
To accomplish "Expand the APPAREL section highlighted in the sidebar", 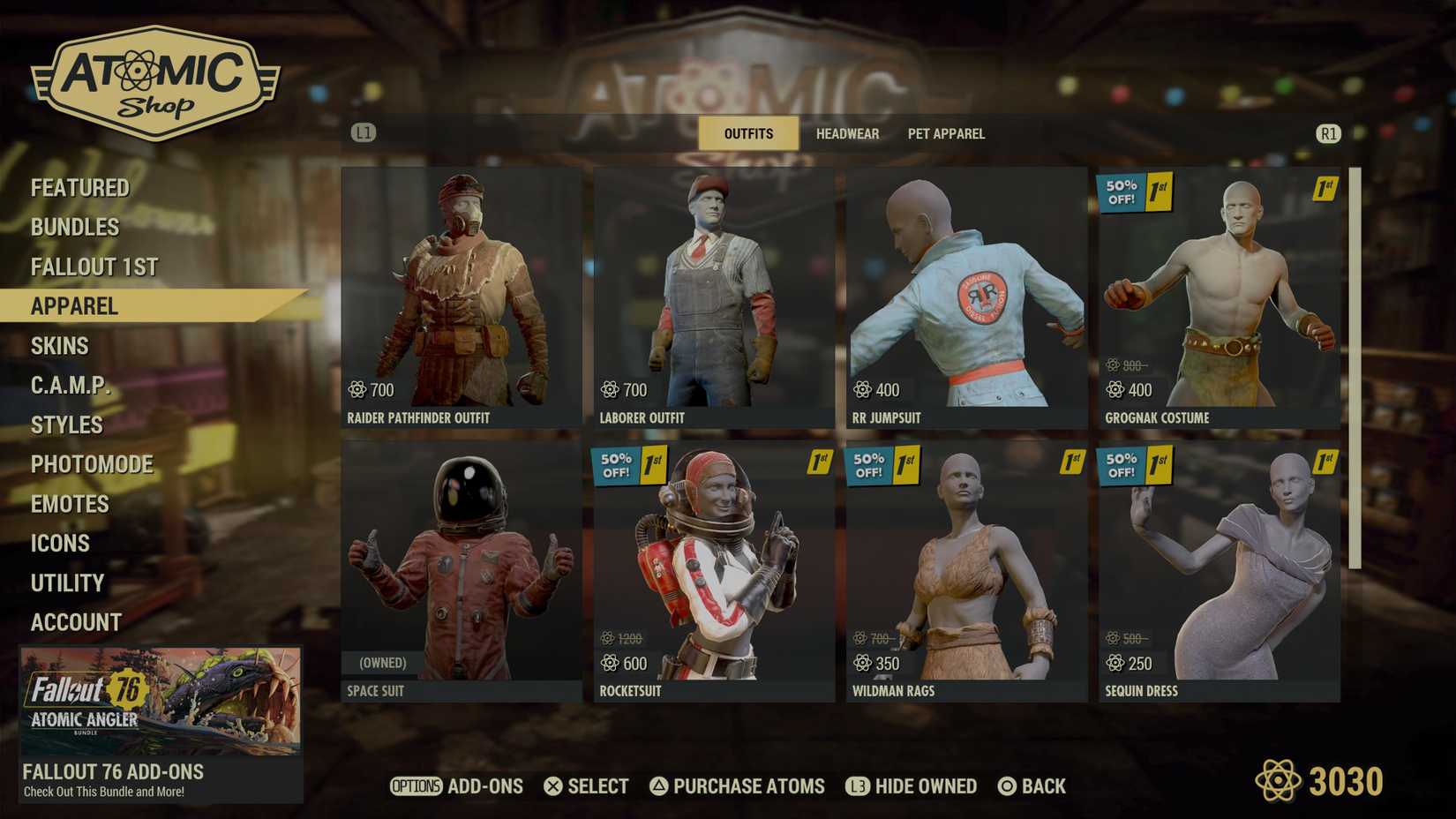I will [75, 306].
